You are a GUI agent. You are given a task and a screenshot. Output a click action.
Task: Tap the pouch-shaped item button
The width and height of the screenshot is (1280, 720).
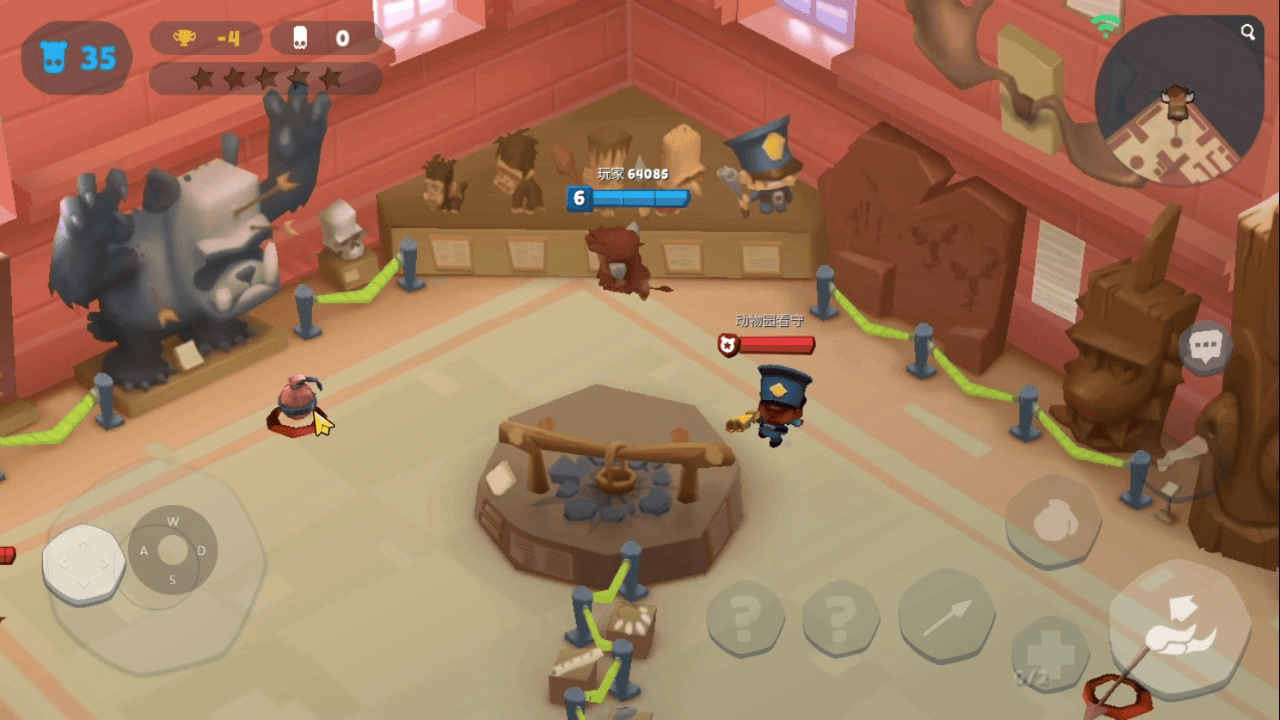click(1053, 522)
